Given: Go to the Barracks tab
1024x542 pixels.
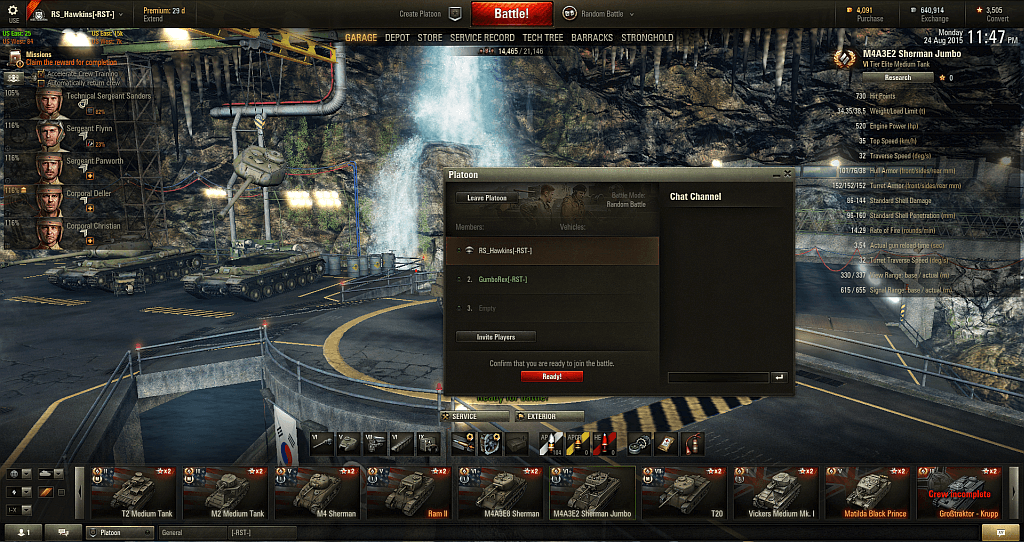Looking at the screenshot, I should pyautogui.click(x=592, y=38).
